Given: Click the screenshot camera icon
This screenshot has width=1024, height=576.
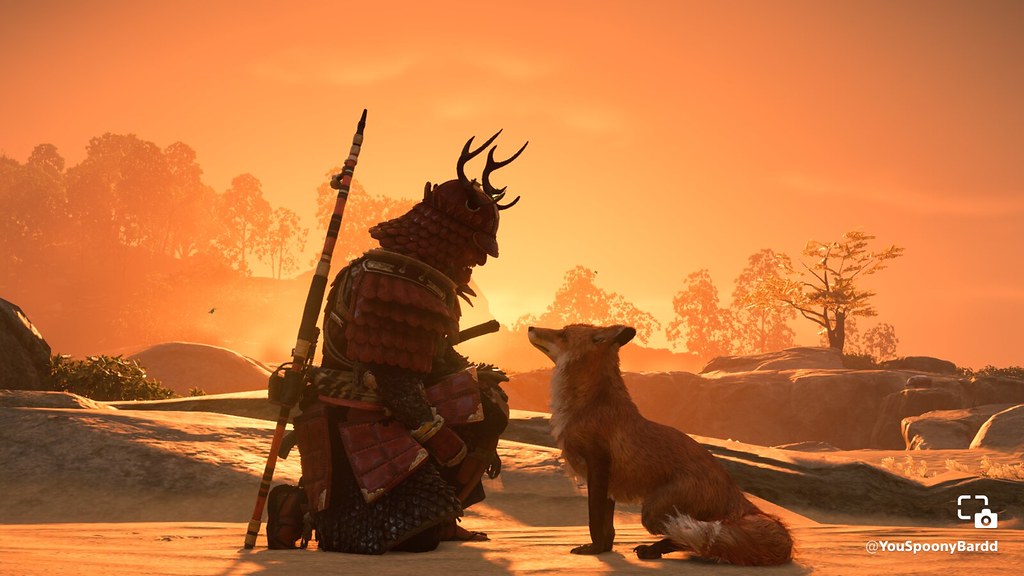Looking at the screenshot, I should pyautogui.click(x=977, y=511).
